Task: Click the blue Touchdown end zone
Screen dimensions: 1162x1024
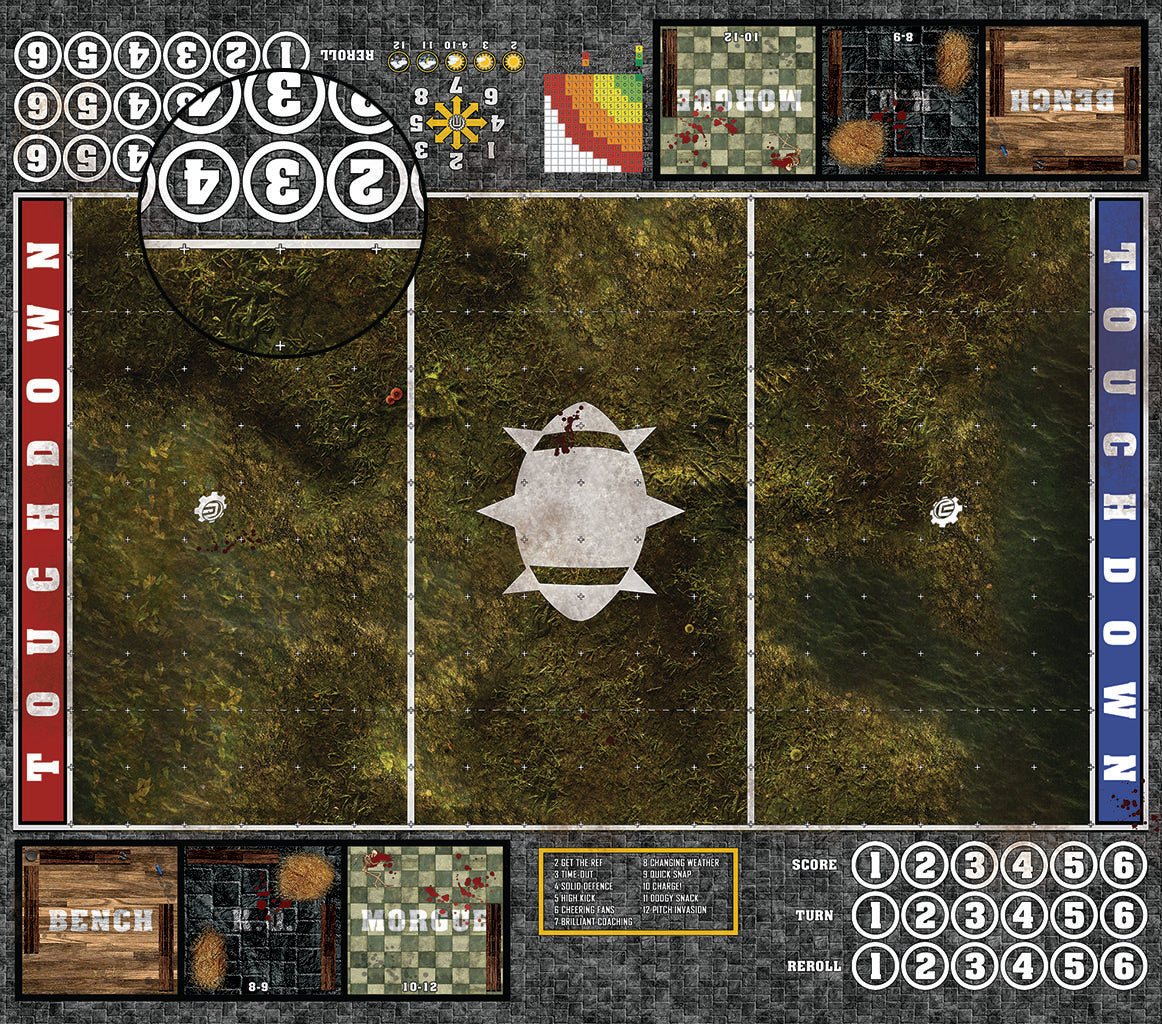Action: point(1119,510)
